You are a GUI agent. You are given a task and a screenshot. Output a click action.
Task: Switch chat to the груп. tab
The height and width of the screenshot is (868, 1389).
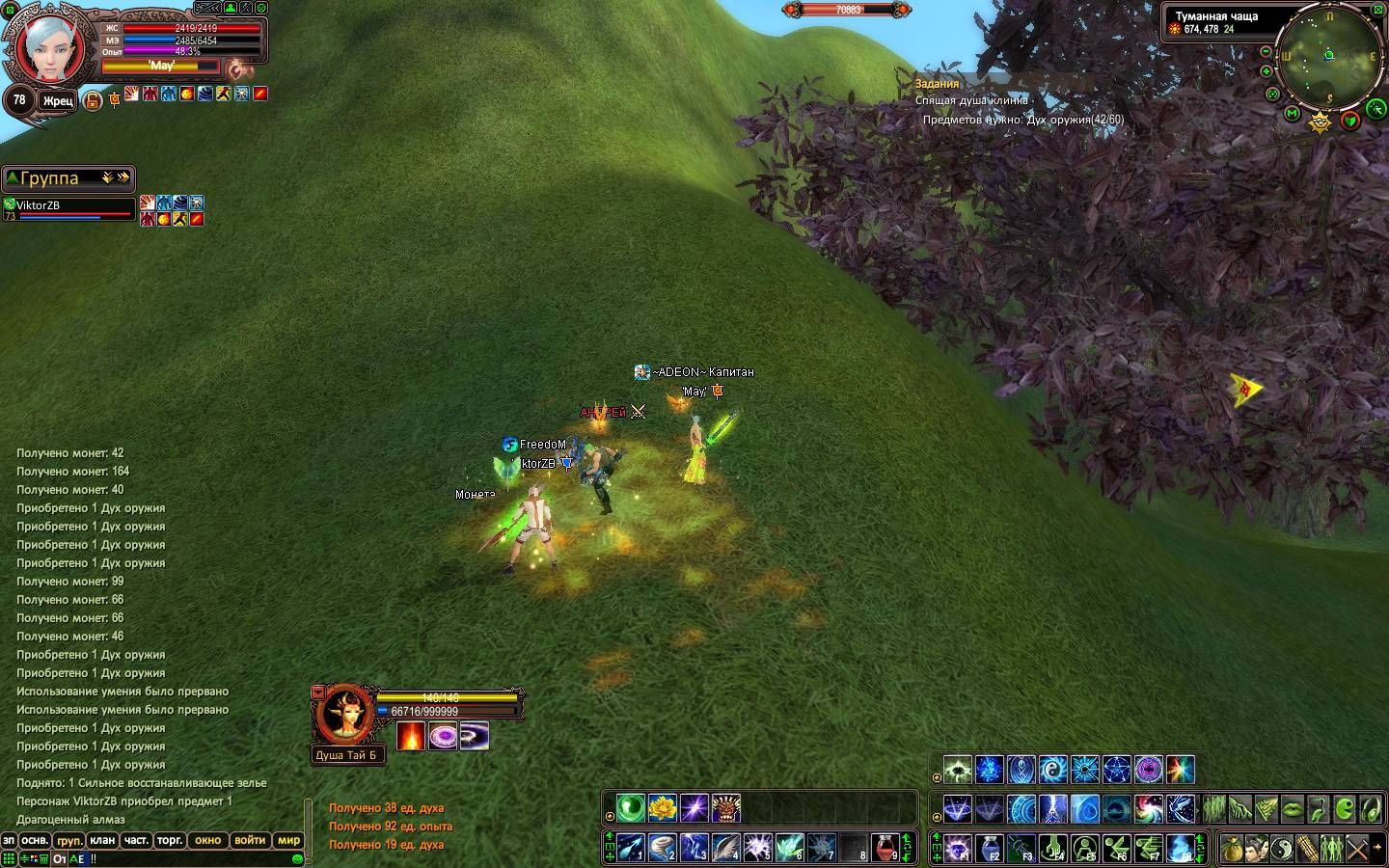point(68,840)
